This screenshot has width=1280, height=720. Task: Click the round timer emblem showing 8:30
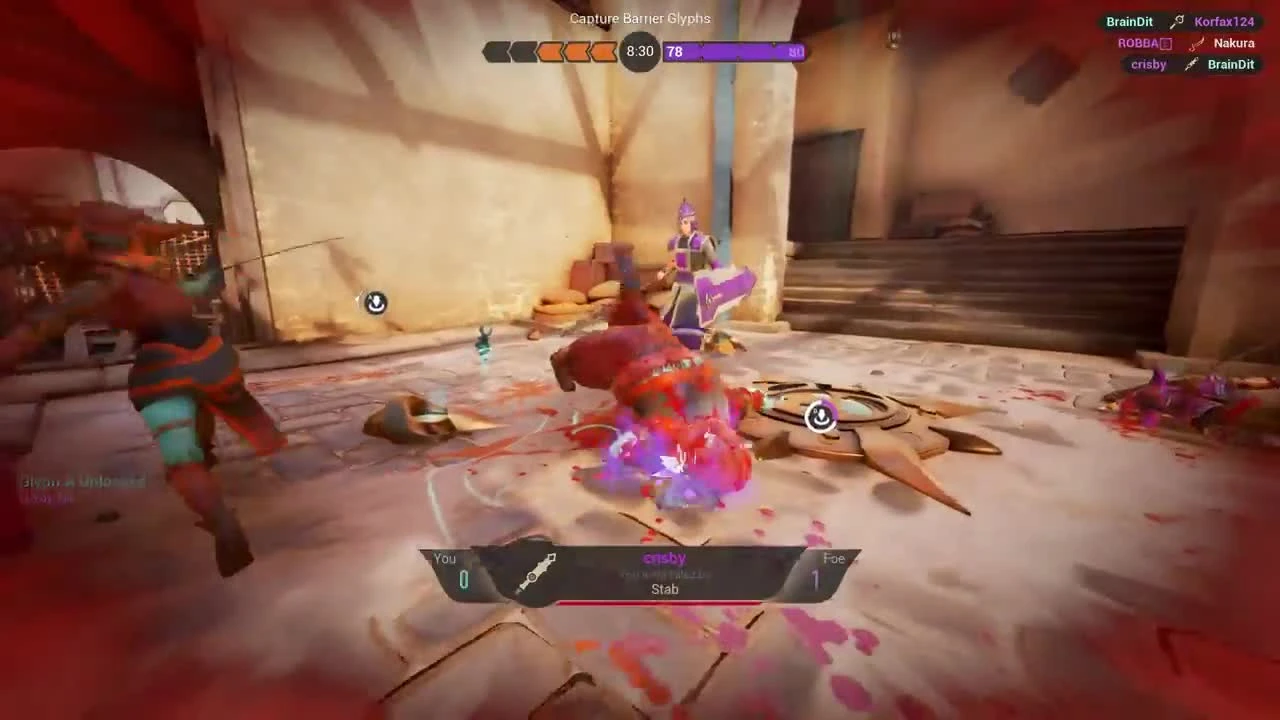(640, 51)
